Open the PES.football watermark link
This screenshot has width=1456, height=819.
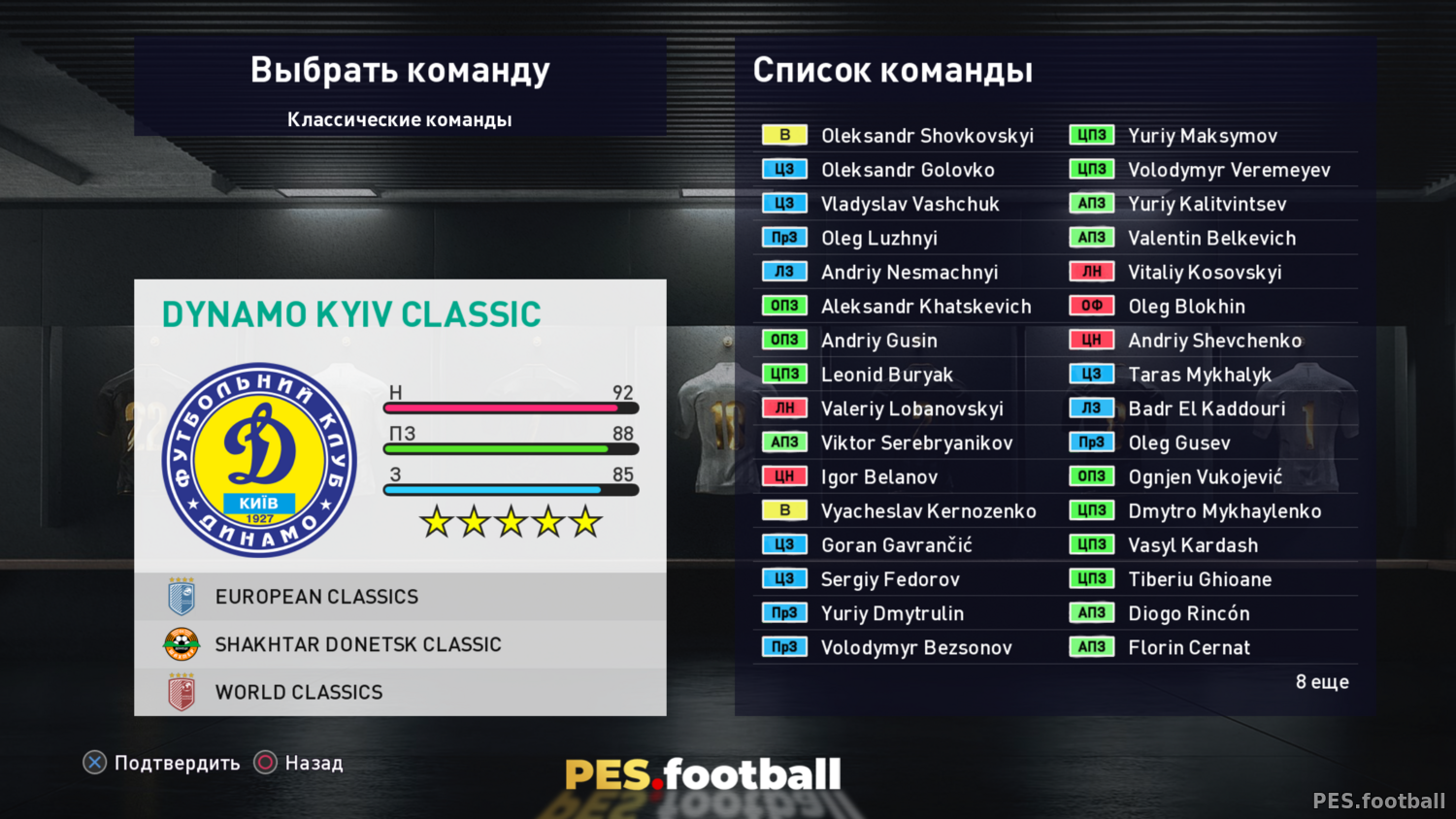(x=1378, y=801)
